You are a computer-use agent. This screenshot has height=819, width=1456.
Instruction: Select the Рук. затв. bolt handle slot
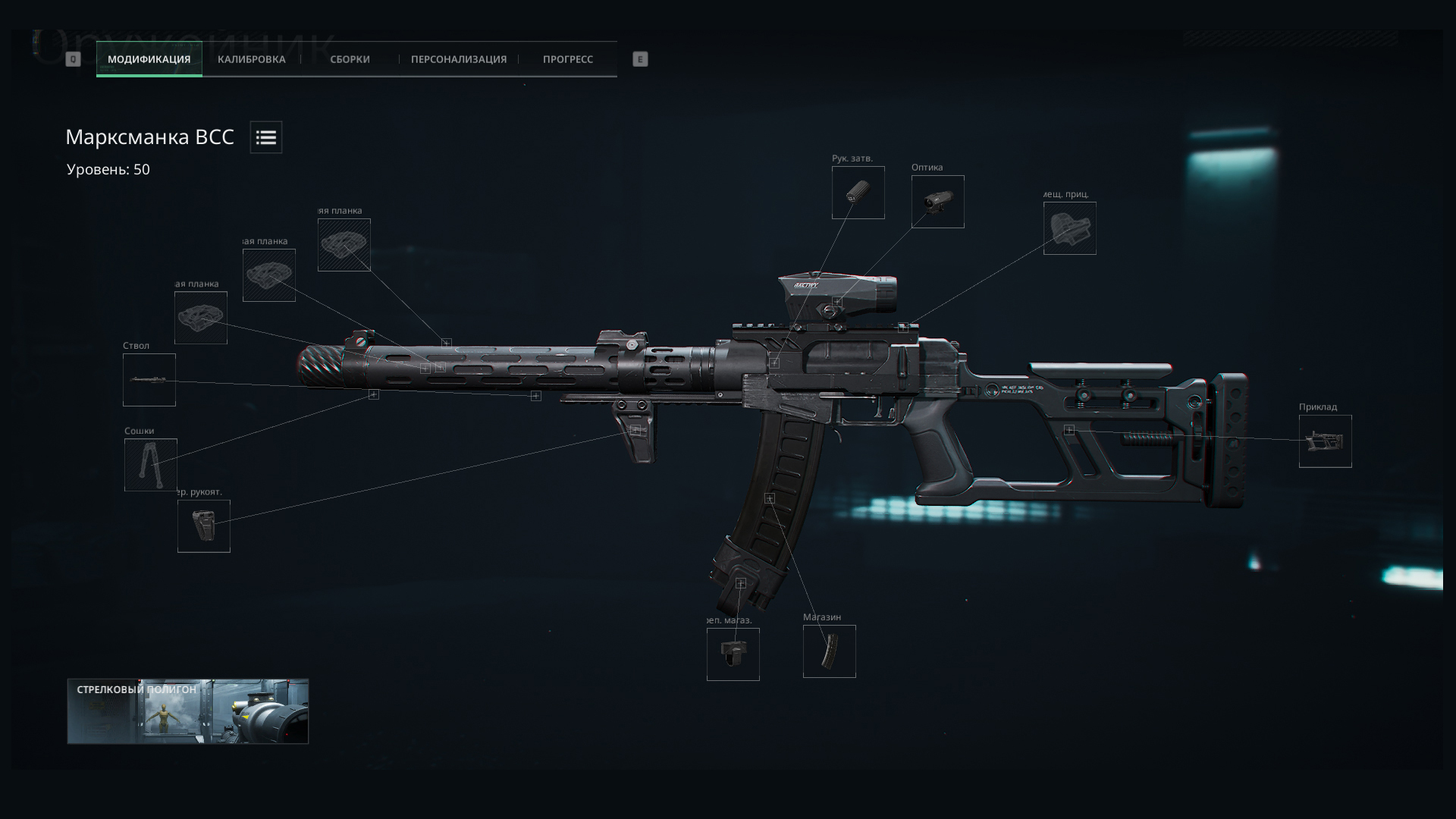pos(858,193)
